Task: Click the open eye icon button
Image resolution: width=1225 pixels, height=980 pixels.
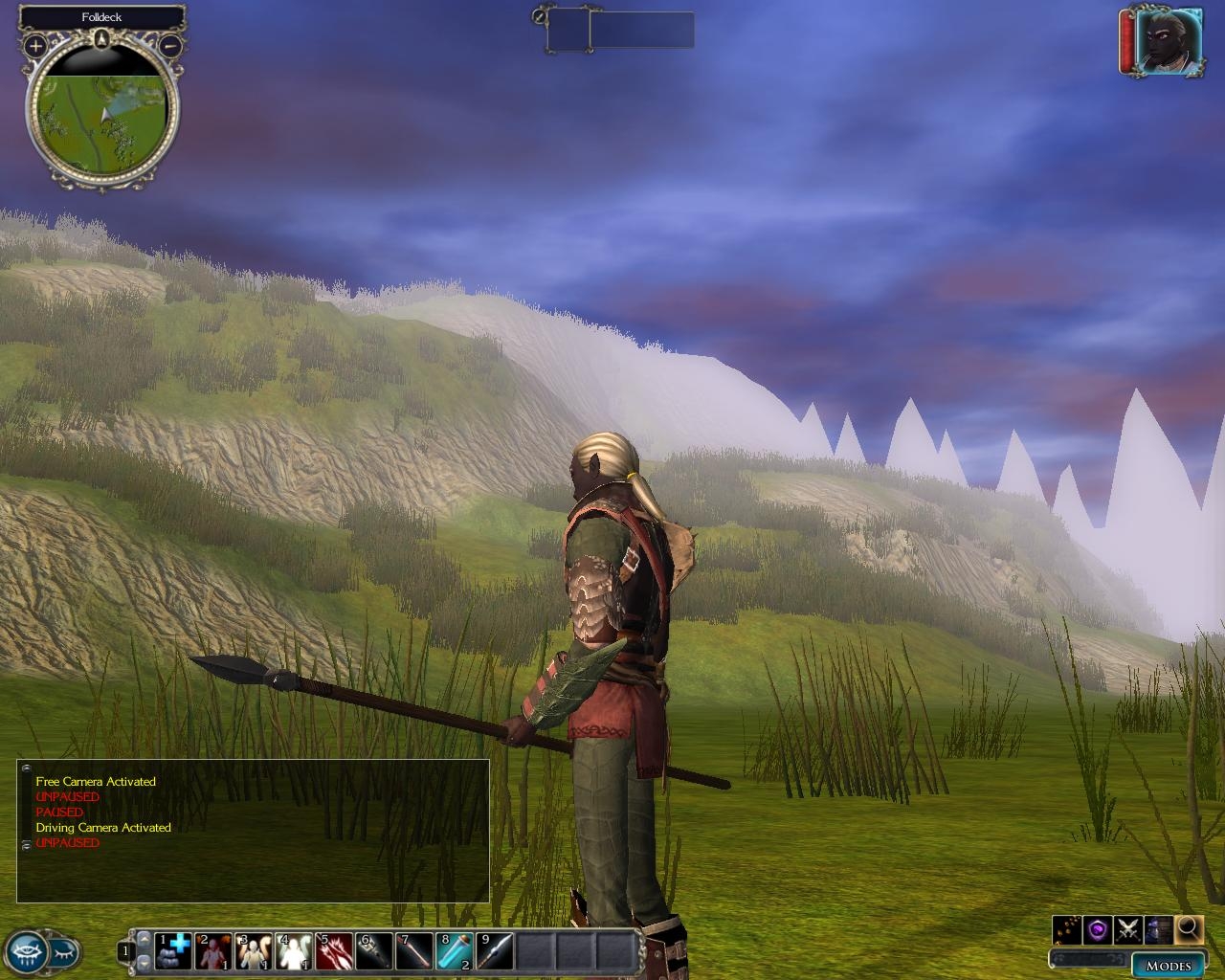Action: point(25,953)
